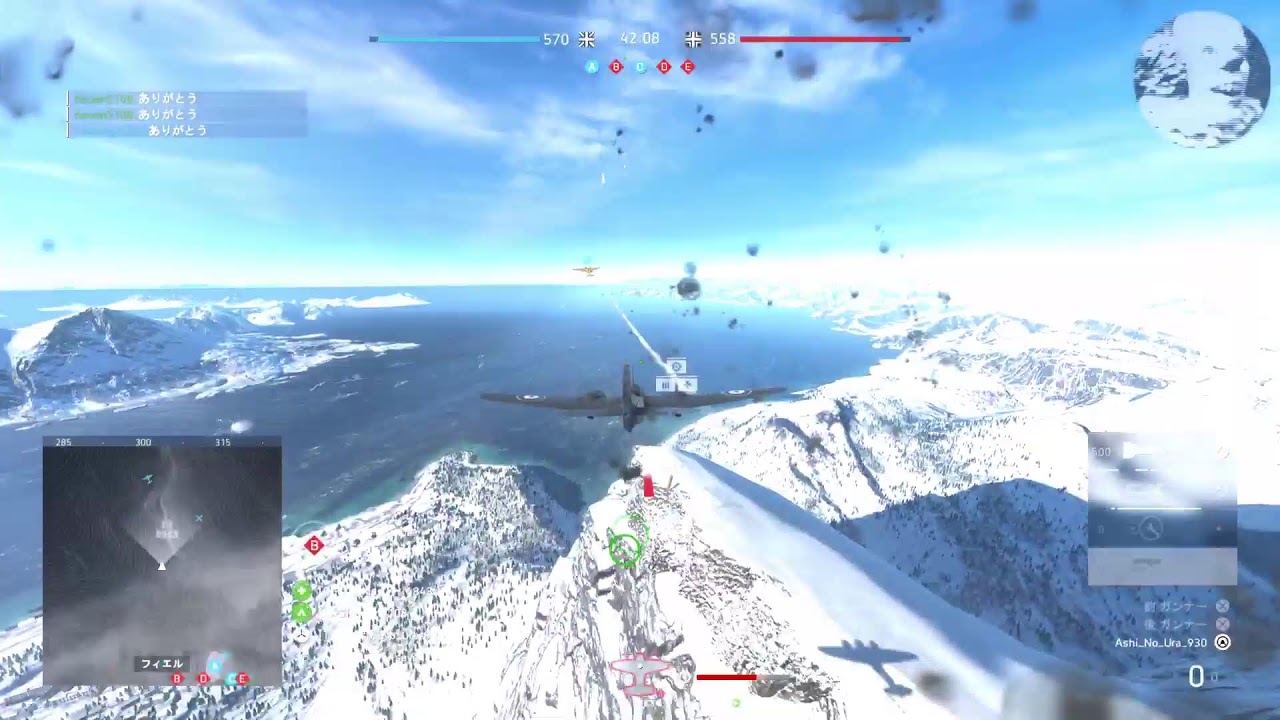The width and height of the screenshot is (1280, 720).
Task: Select objective A in the top capture row
Action: point(592,67)
